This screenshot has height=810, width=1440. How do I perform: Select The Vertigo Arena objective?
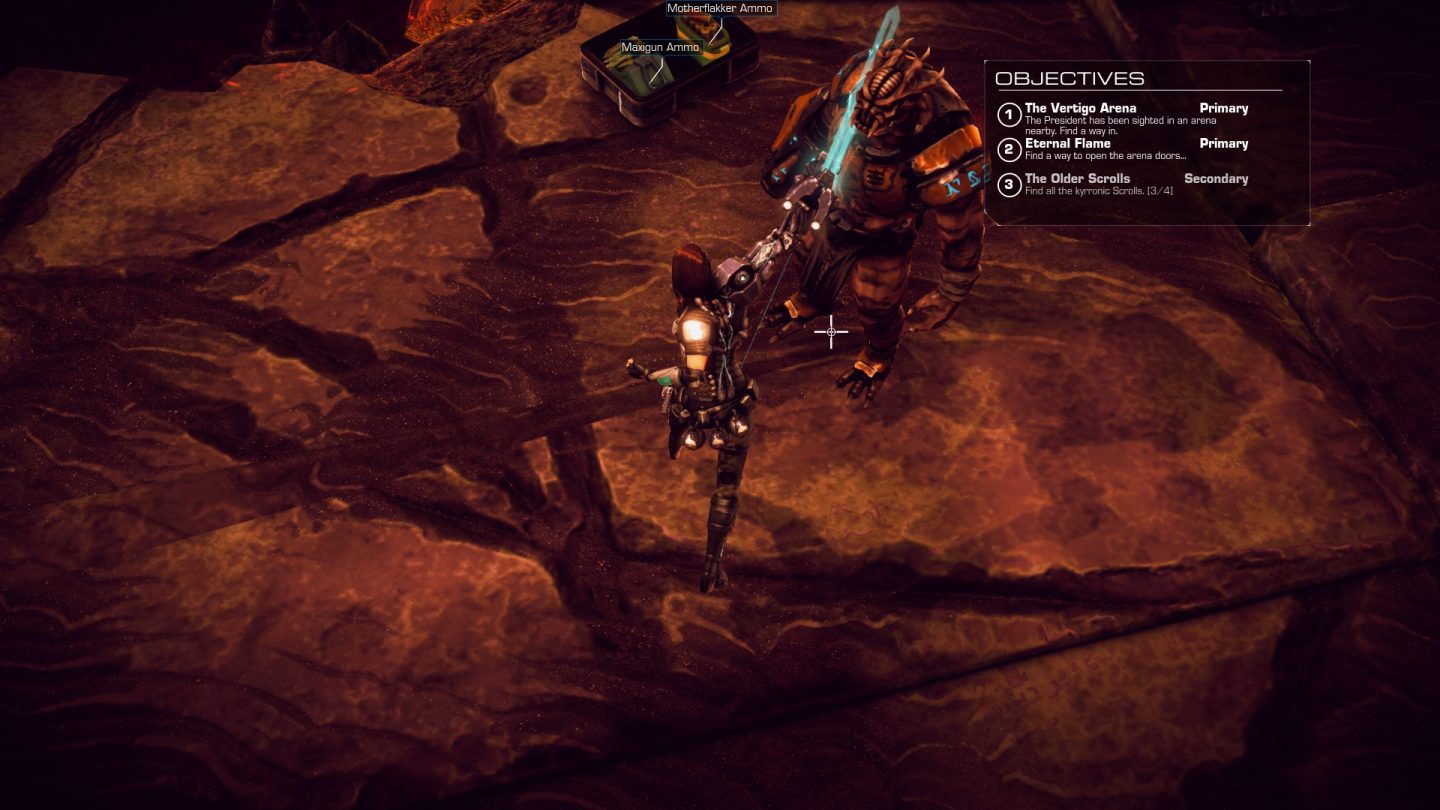click(1080, 108)
